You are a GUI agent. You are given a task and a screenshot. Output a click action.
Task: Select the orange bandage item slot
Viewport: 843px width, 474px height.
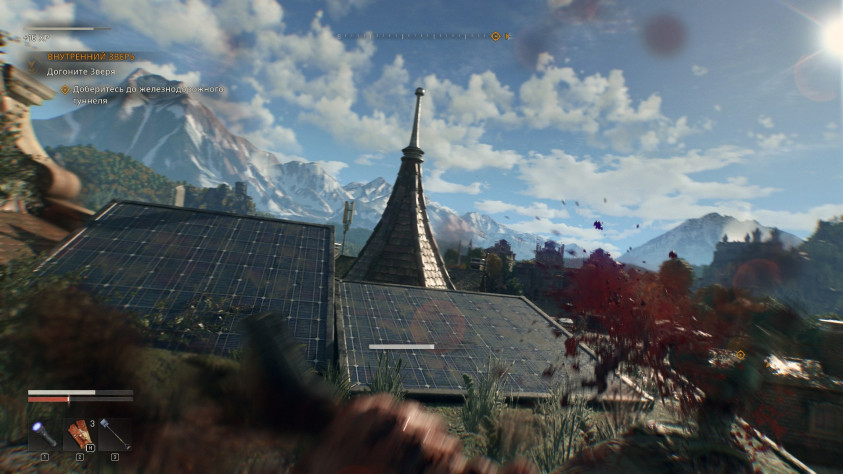click(79, 434)
